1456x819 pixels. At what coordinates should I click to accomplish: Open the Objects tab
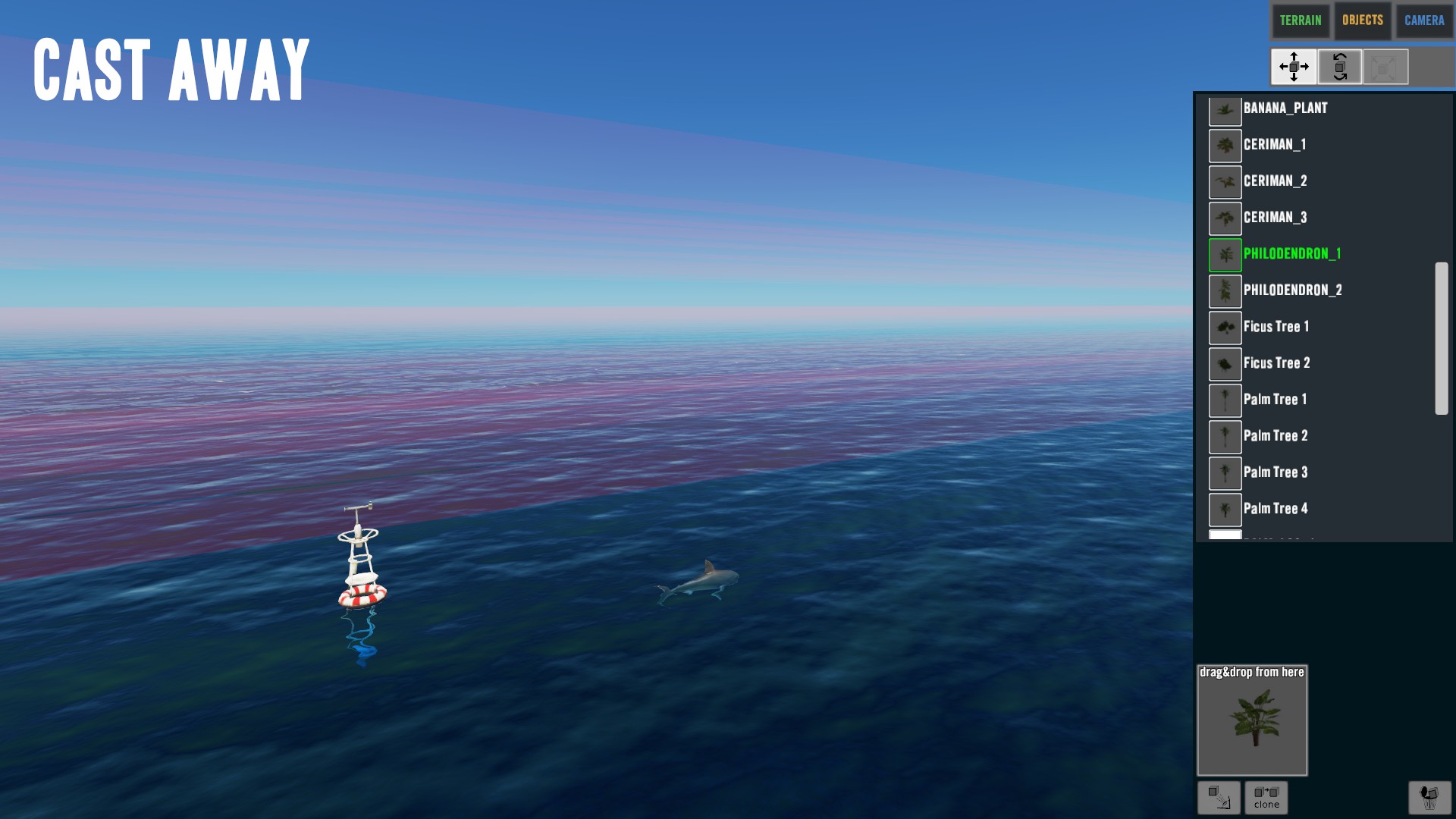click(x=1362, y=20)
